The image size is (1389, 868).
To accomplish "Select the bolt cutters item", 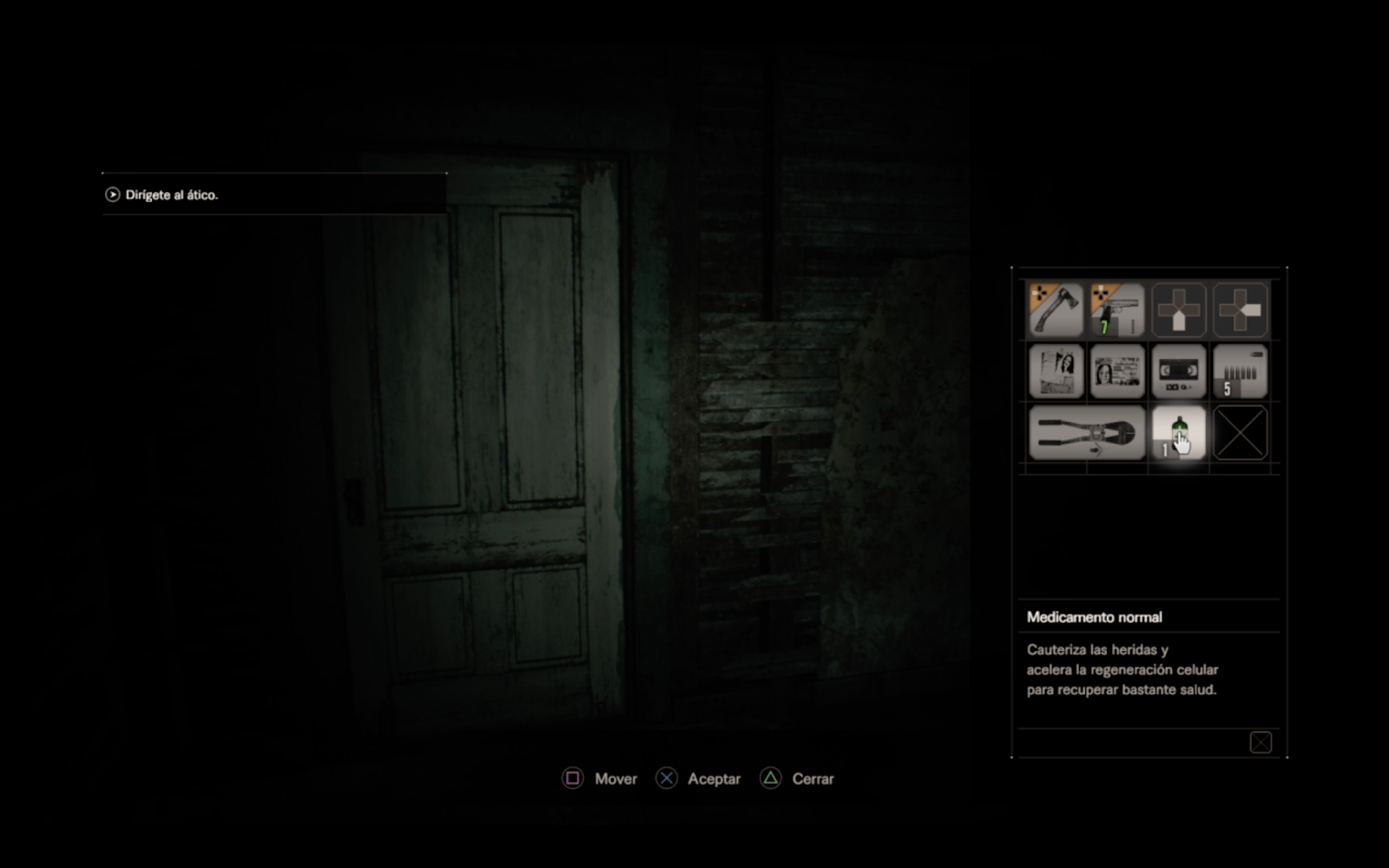I will (1085, 432).
